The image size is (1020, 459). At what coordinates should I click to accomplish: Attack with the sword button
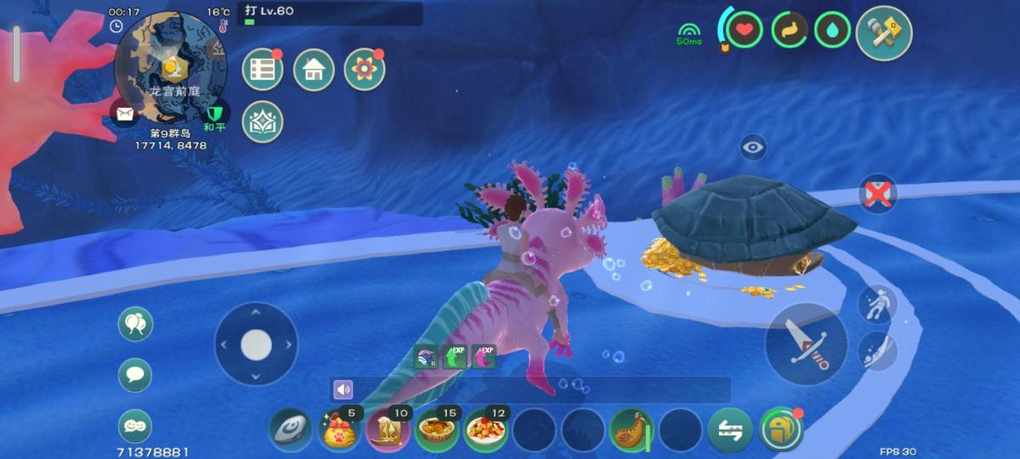click(x=805, y=343)
